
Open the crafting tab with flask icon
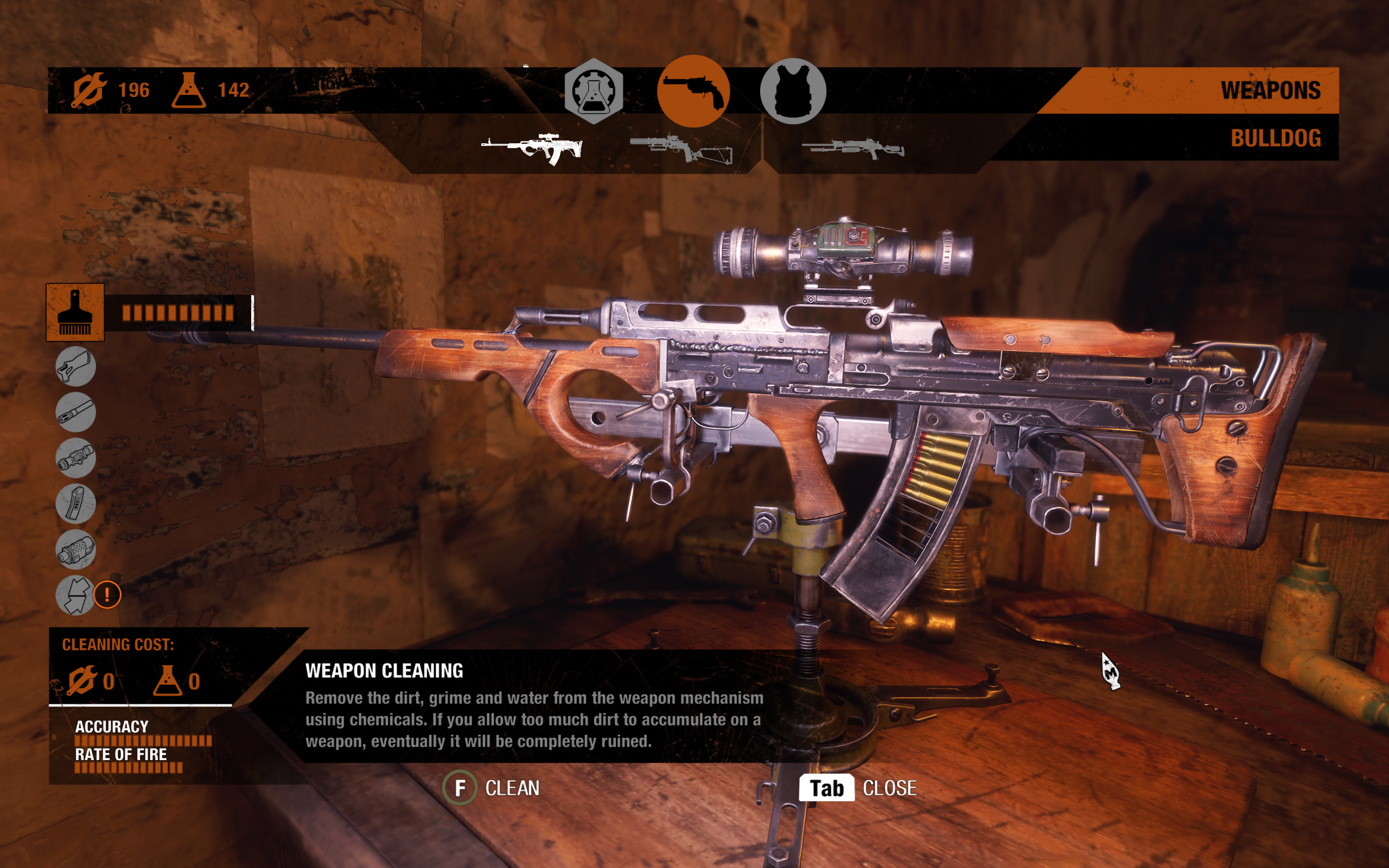(x=594, y=91)
